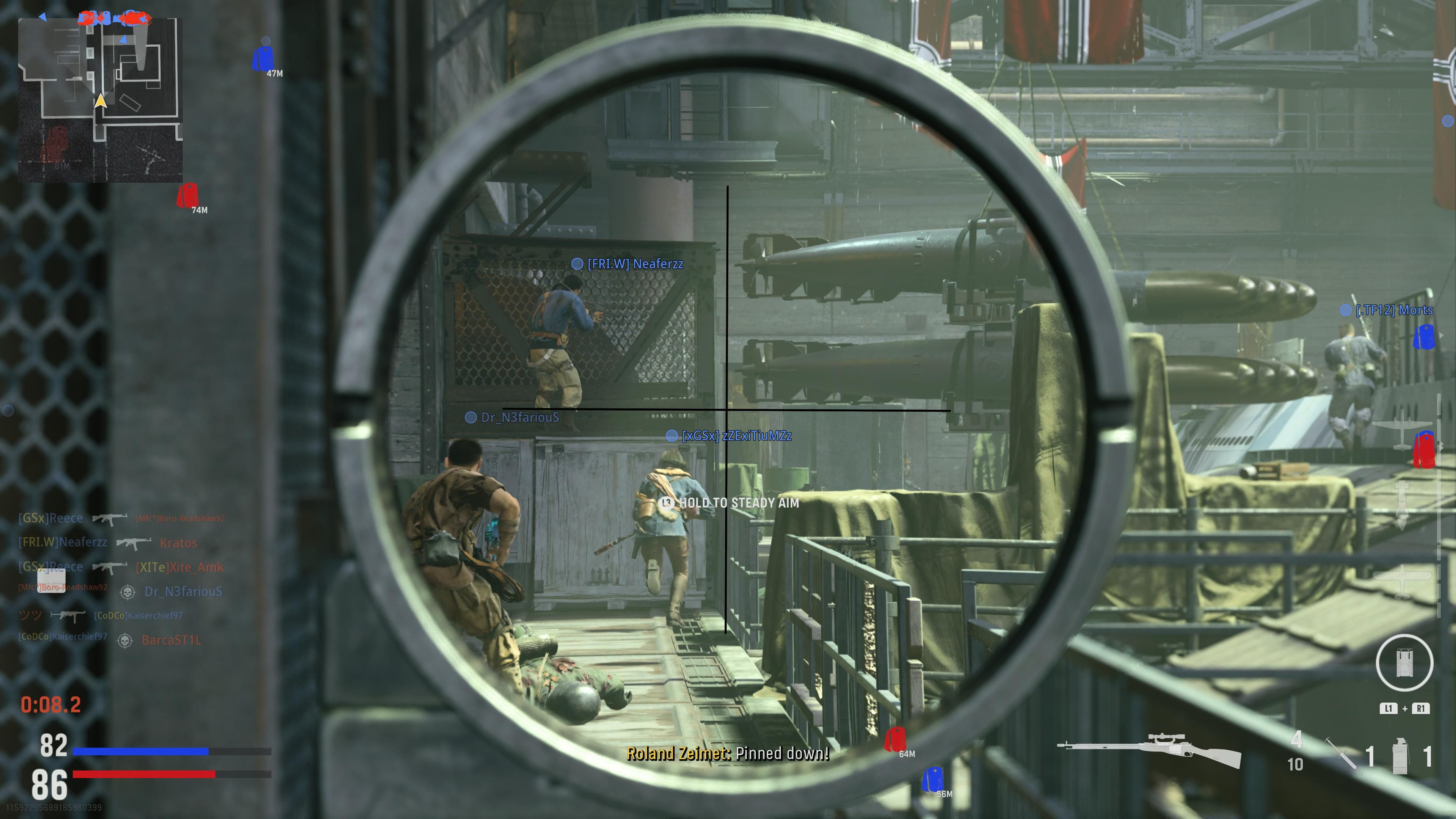Select the BarcaST1L kill feed entry
The width and height of the screenshot is (1456, 819).
(x=171, y=640)
